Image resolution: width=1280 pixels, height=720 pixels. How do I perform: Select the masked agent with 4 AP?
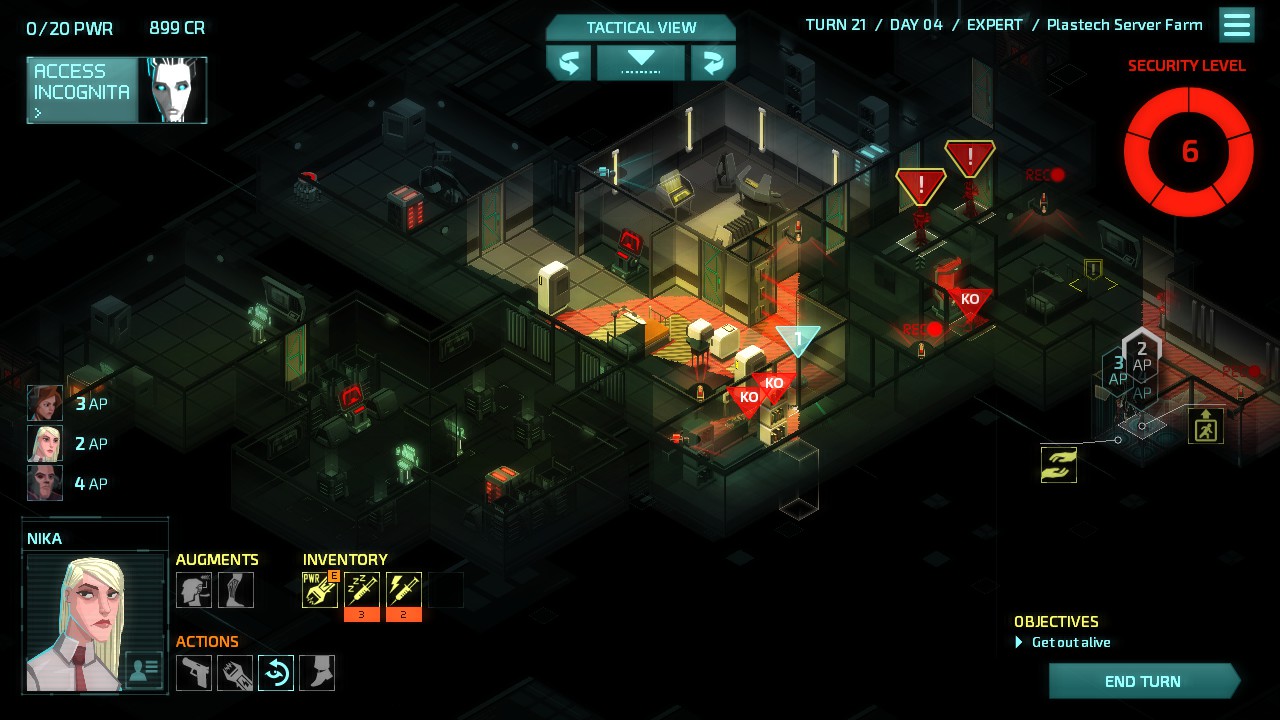coord(45,483)
